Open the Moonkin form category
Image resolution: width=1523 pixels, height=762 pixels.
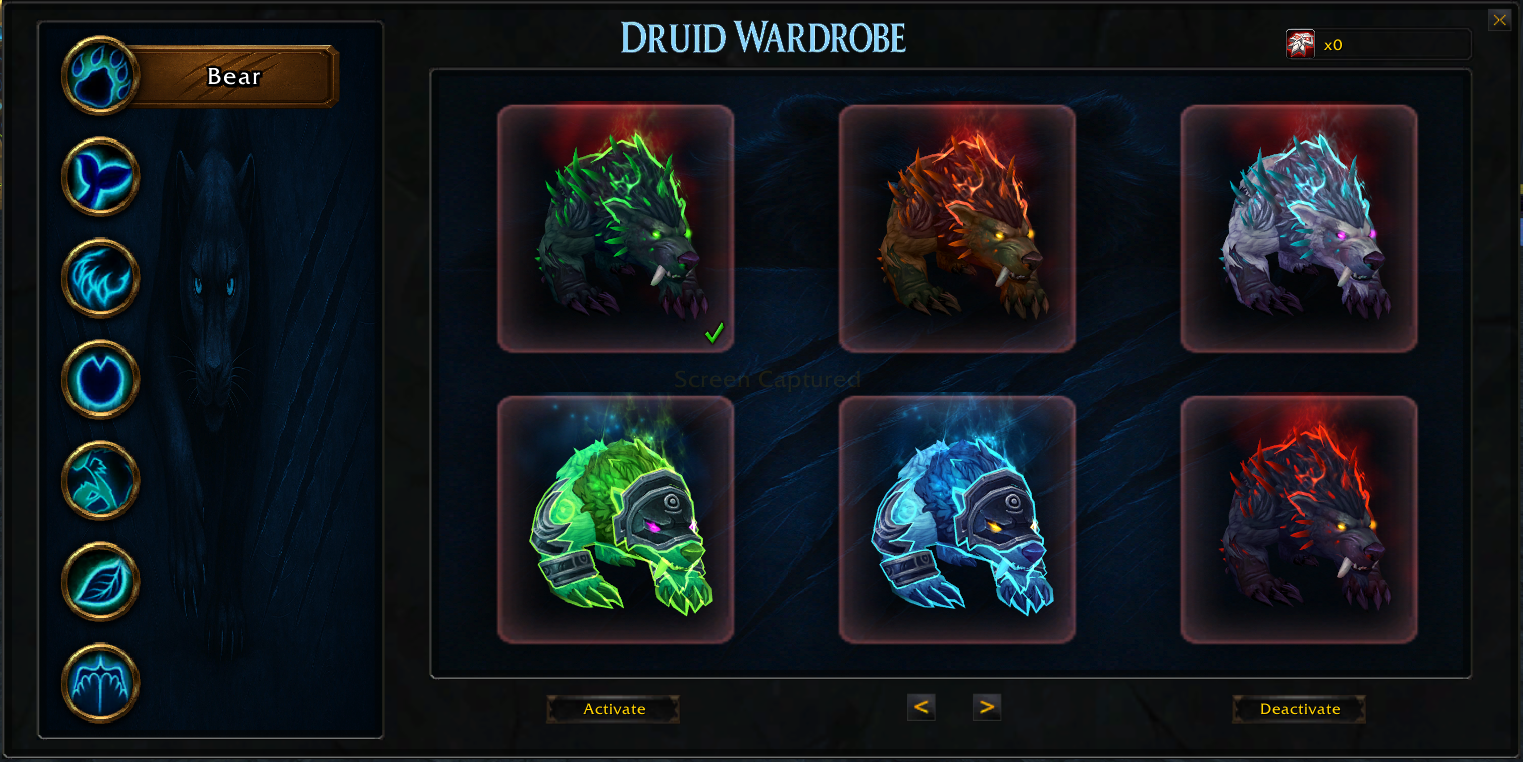(x=100, y=379)
